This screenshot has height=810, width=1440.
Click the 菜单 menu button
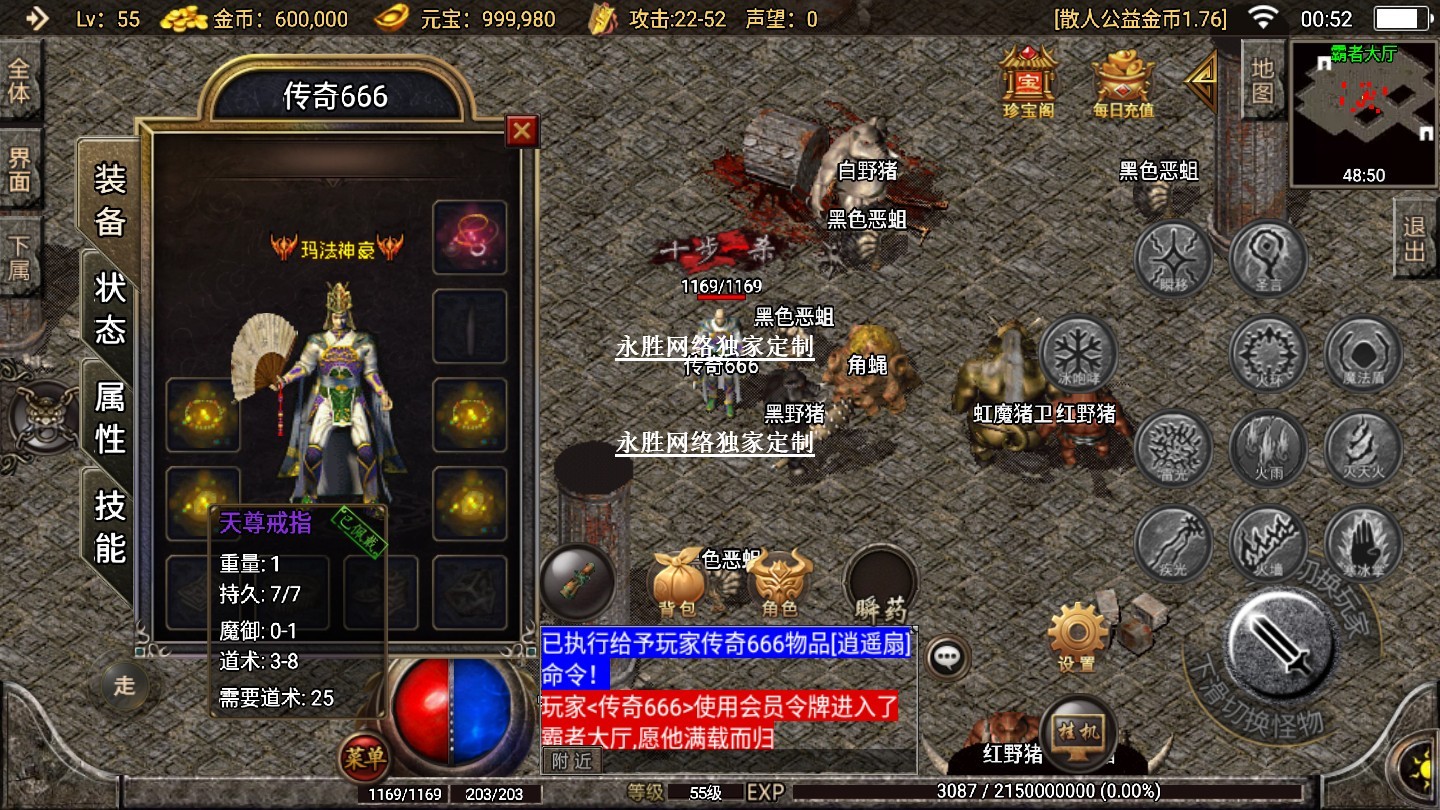tap(364, 759)
